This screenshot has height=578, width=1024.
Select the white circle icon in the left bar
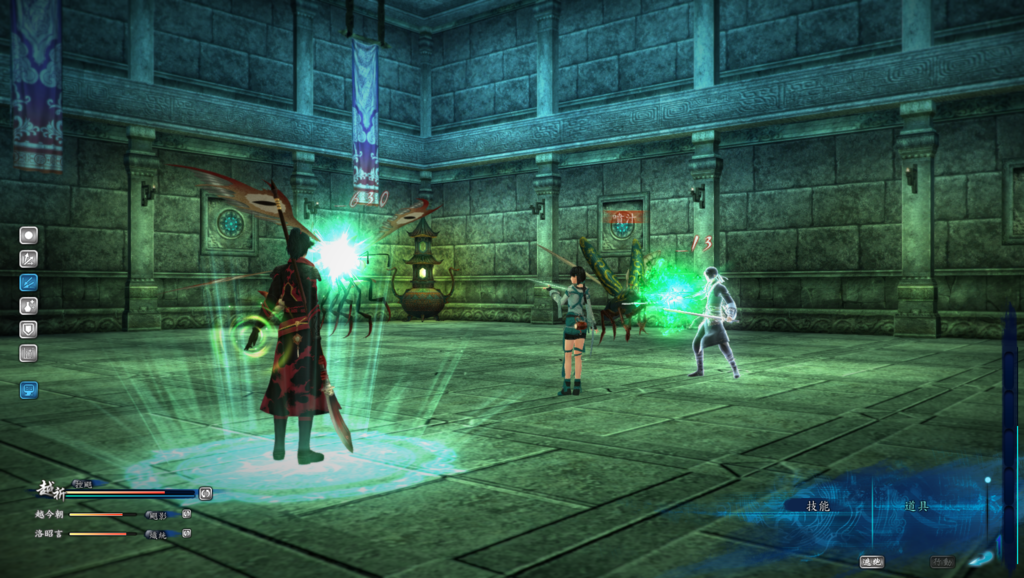pos(28,235)
